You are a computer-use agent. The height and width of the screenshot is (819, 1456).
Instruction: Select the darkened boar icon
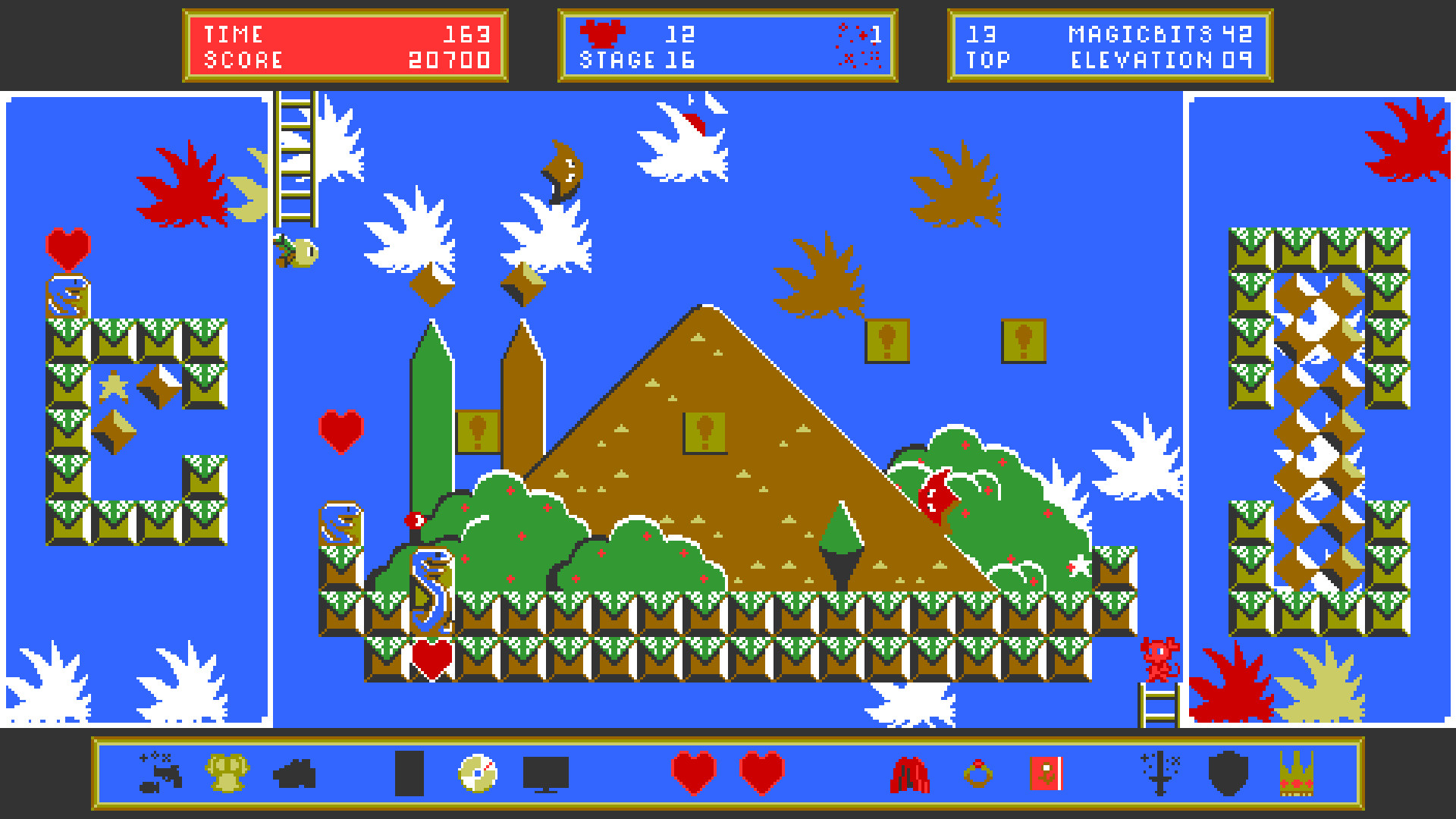coord(296,772)
